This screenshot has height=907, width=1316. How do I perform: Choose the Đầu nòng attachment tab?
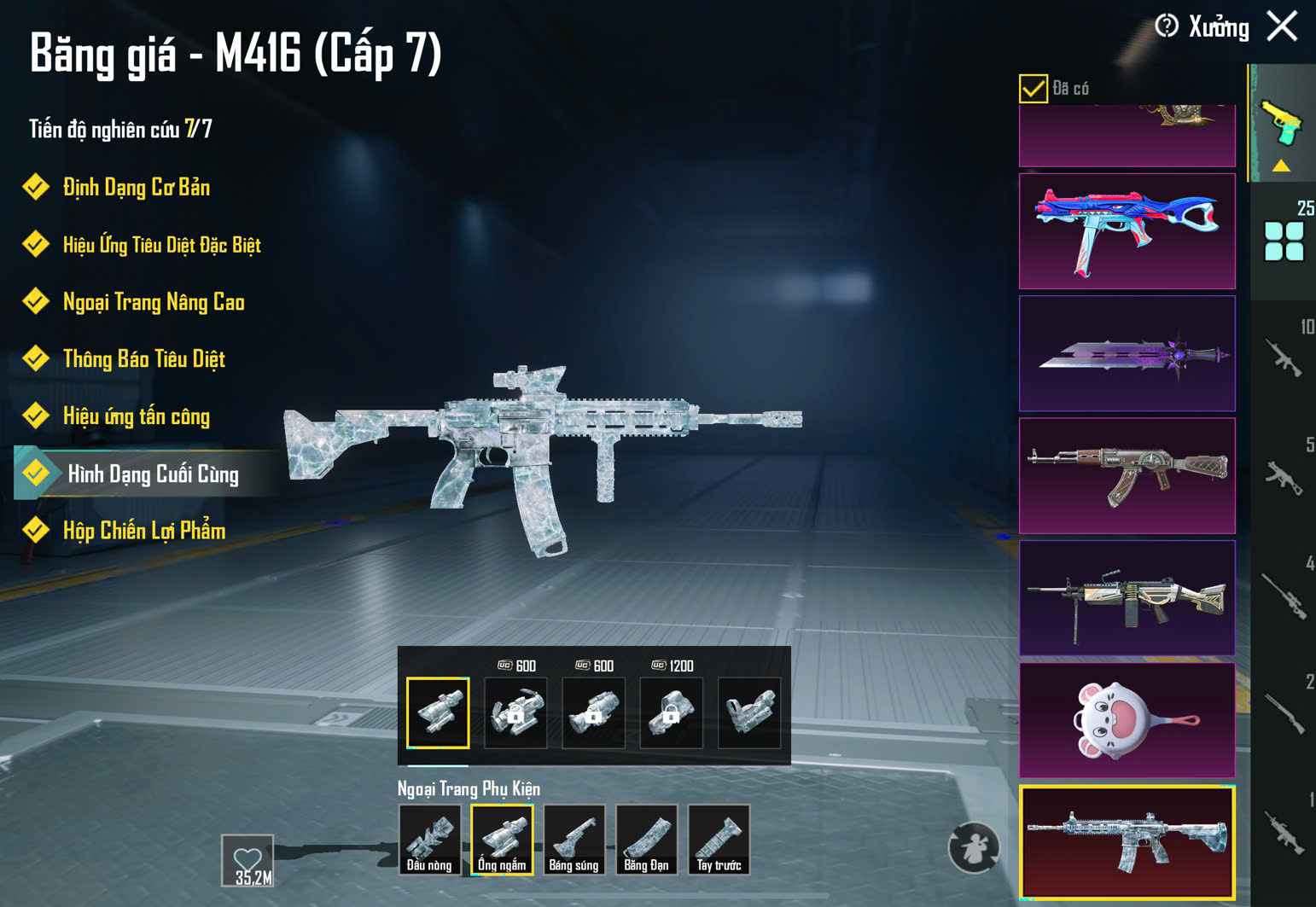(x=429, y=840)
